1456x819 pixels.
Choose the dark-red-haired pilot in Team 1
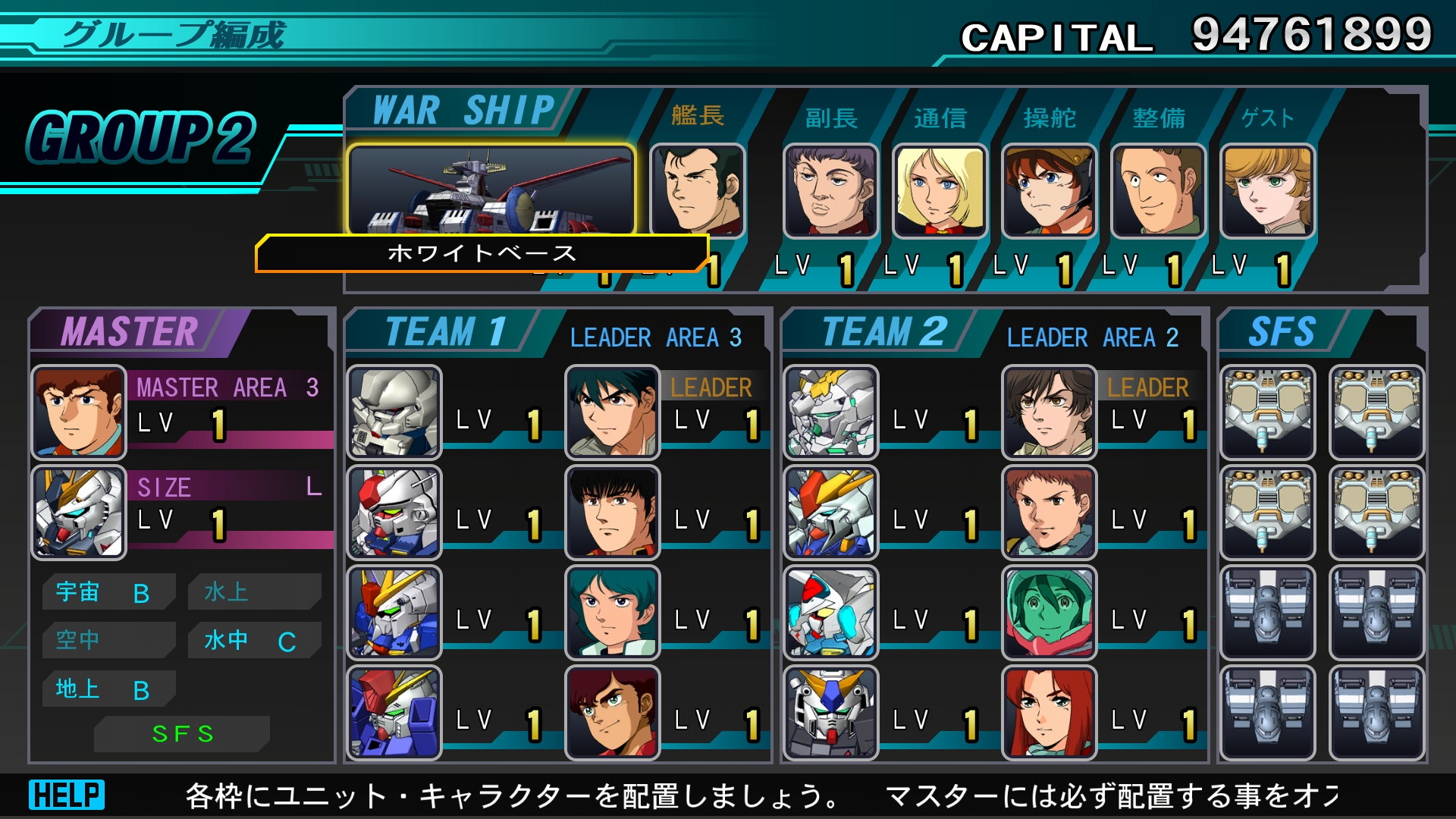[x=612, y=713]
